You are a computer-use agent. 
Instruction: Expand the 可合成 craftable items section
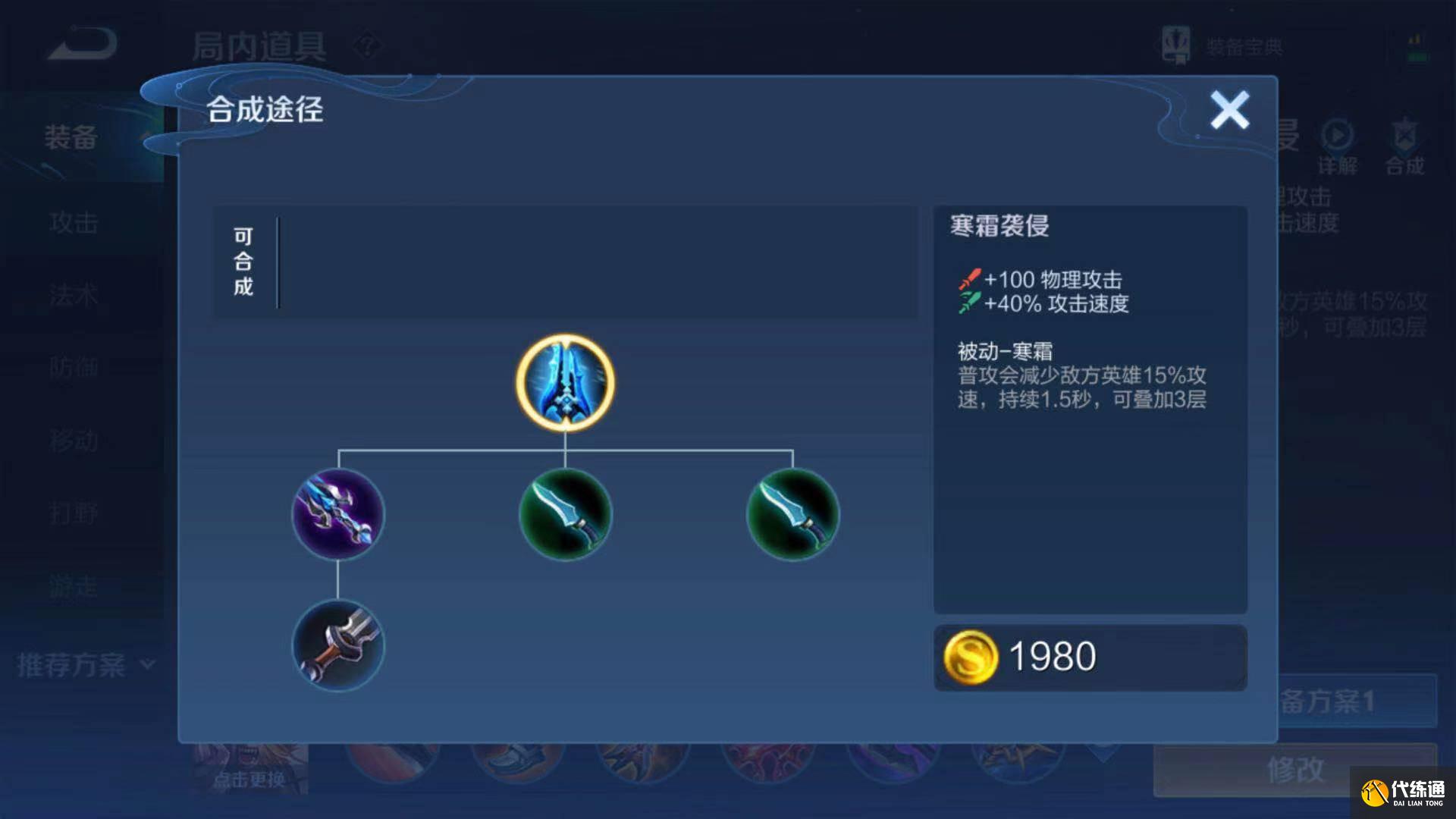tap(244, 262)
